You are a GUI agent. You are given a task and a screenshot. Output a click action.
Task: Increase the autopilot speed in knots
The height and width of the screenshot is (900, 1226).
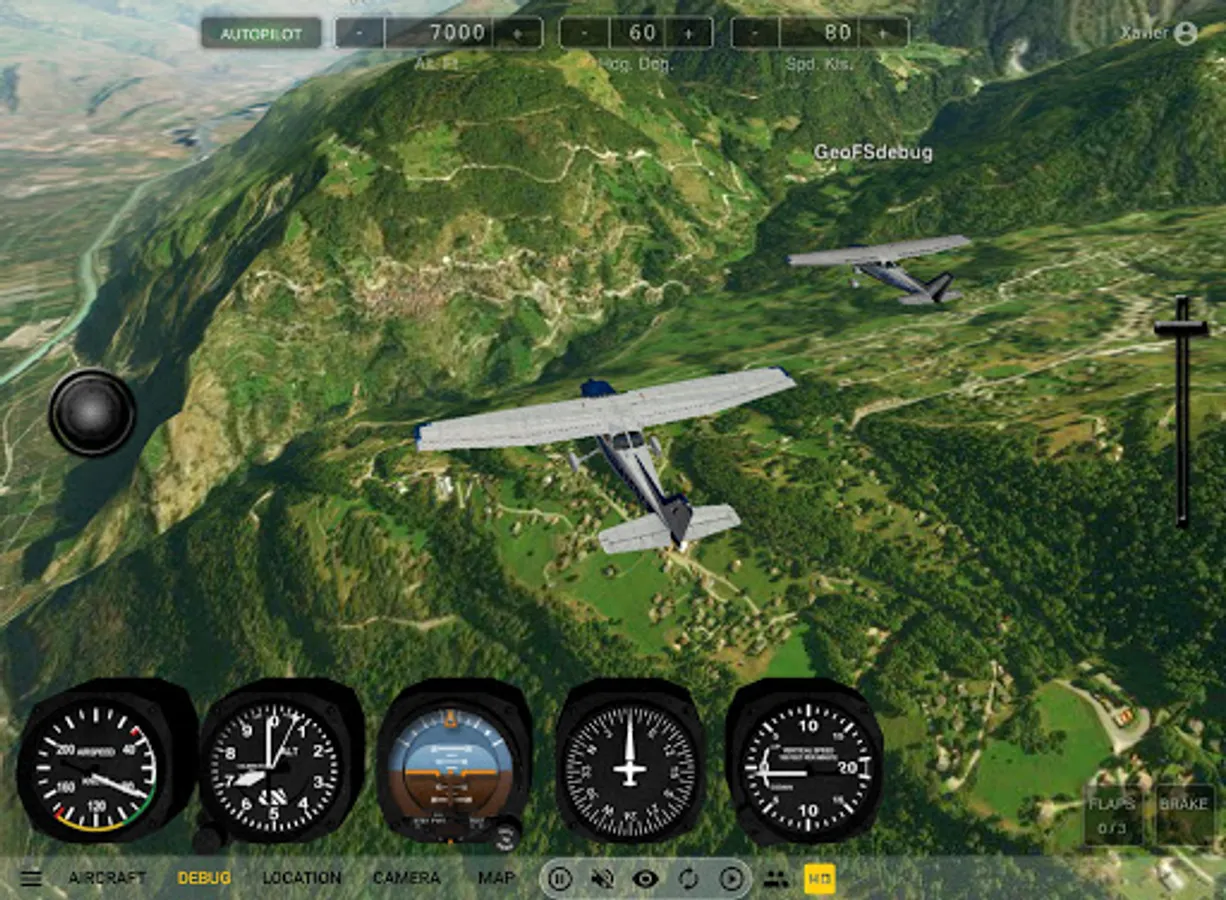click(883, 33)
